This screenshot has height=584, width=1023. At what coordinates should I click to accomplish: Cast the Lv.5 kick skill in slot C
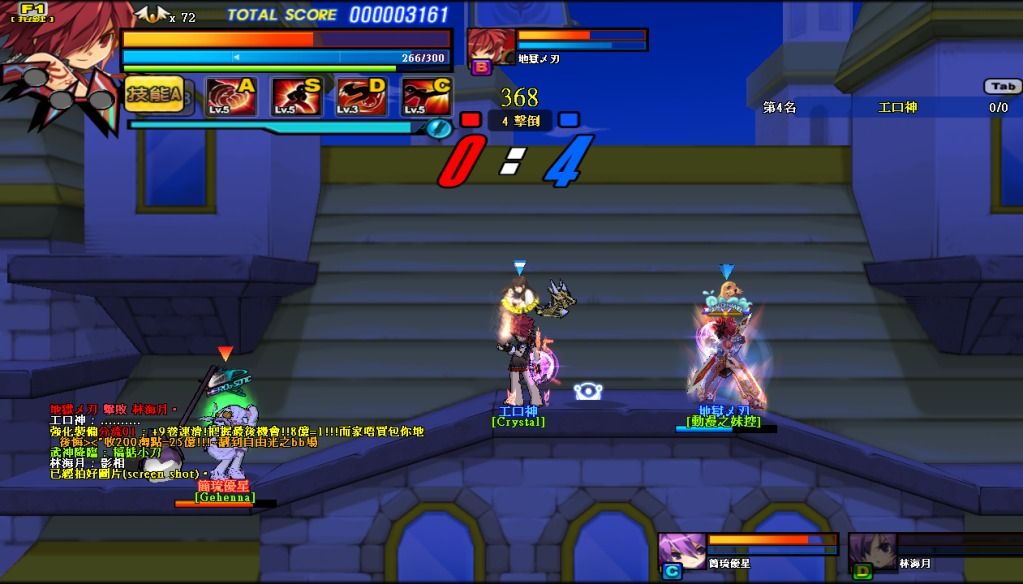(426, 97)
